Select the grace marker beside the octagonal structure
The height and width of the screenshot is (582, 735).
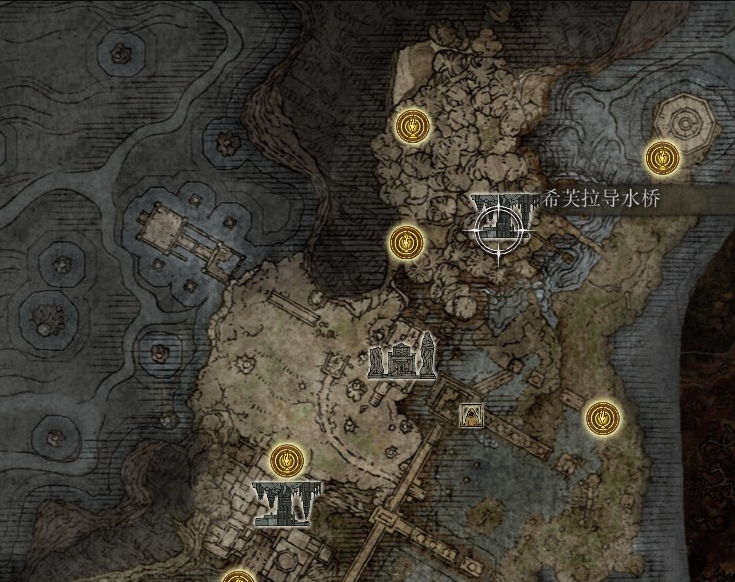pyautogui.click(x=661, y=157)
